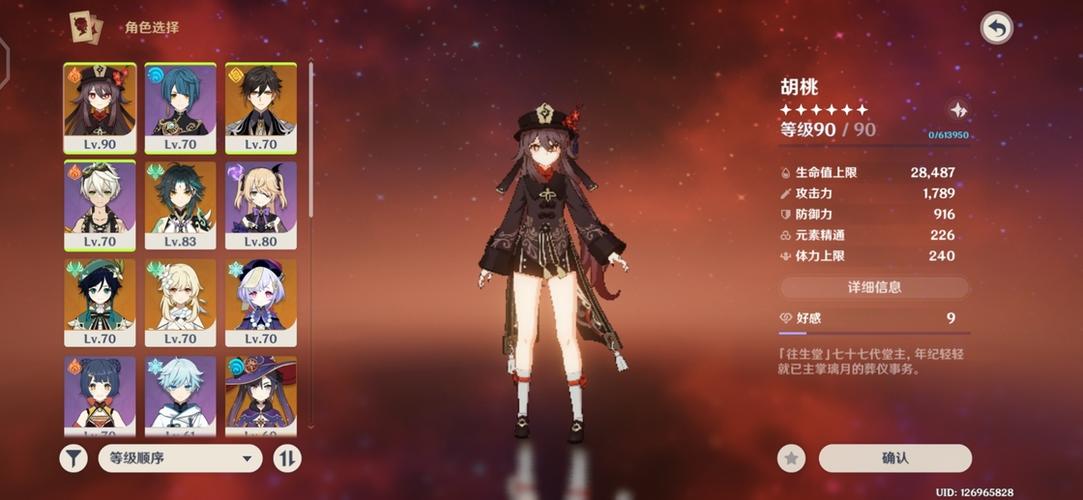Click the star favorite button

click(x=791, y=458)
